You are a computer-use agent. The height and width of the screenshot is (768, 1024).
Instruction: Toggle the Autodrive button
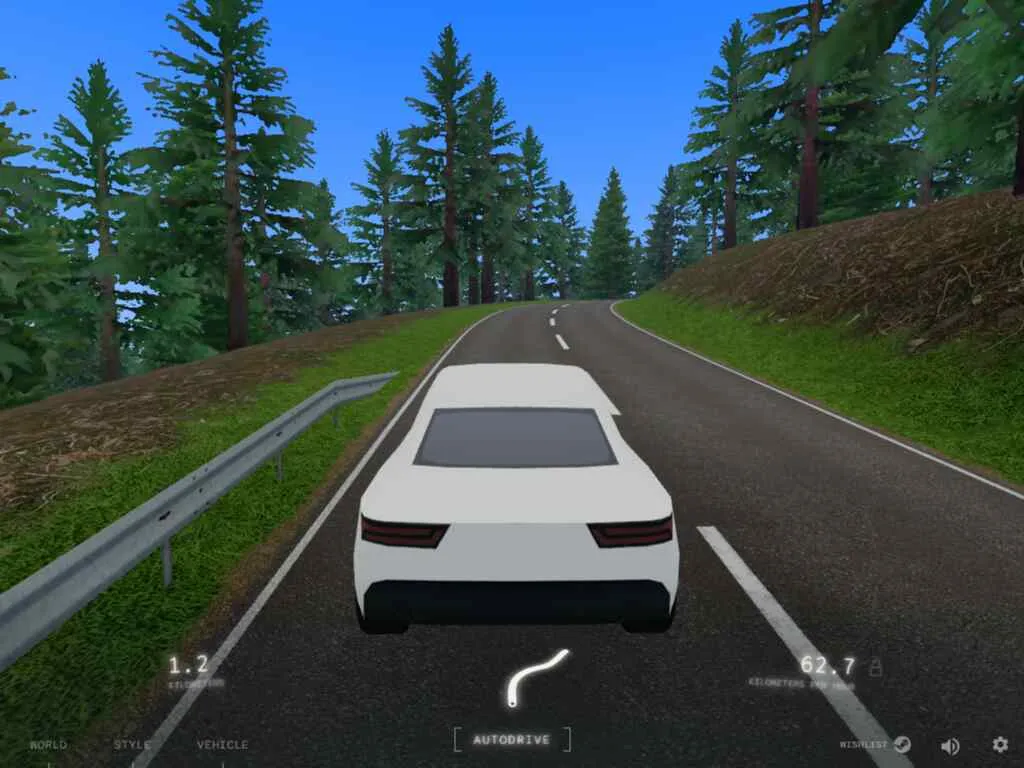[x=511, y=740]
